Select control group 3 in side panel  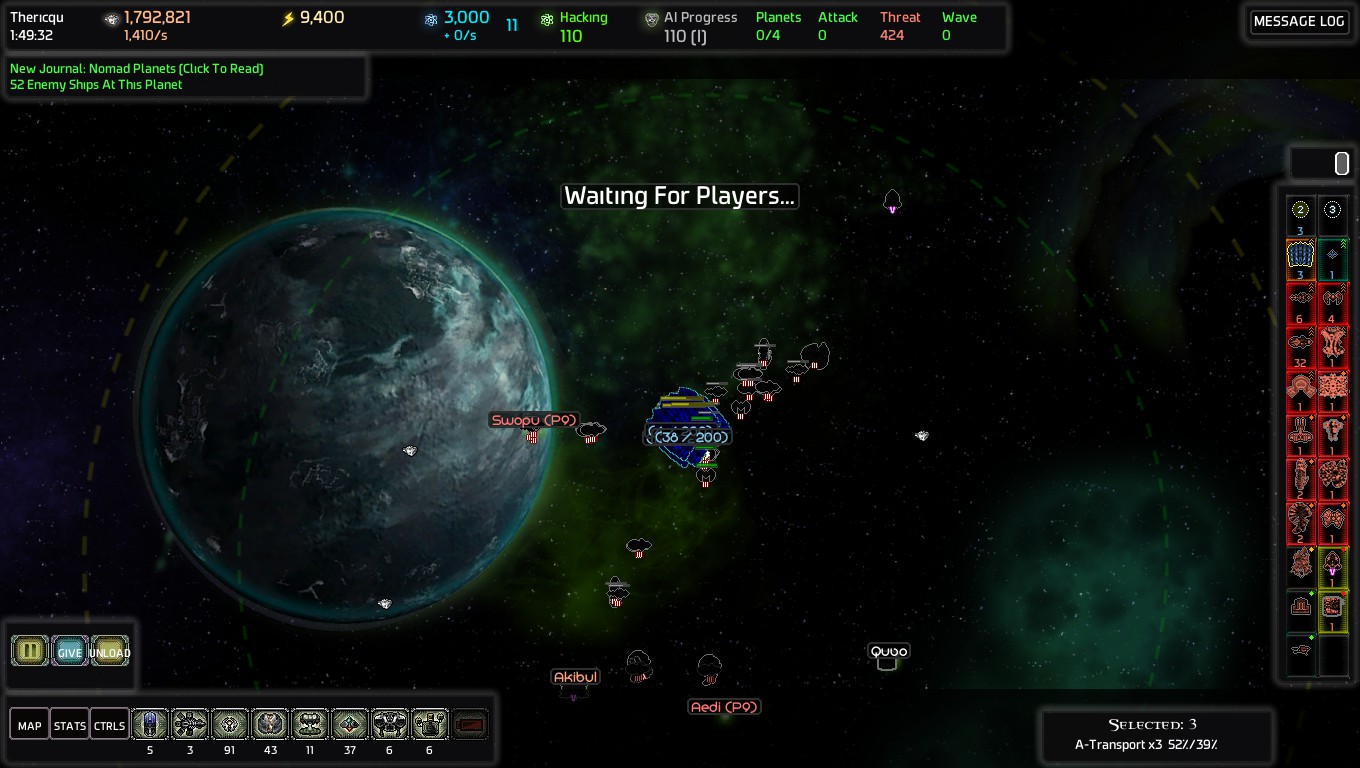pyautogui.click(x=1332, y=210)
